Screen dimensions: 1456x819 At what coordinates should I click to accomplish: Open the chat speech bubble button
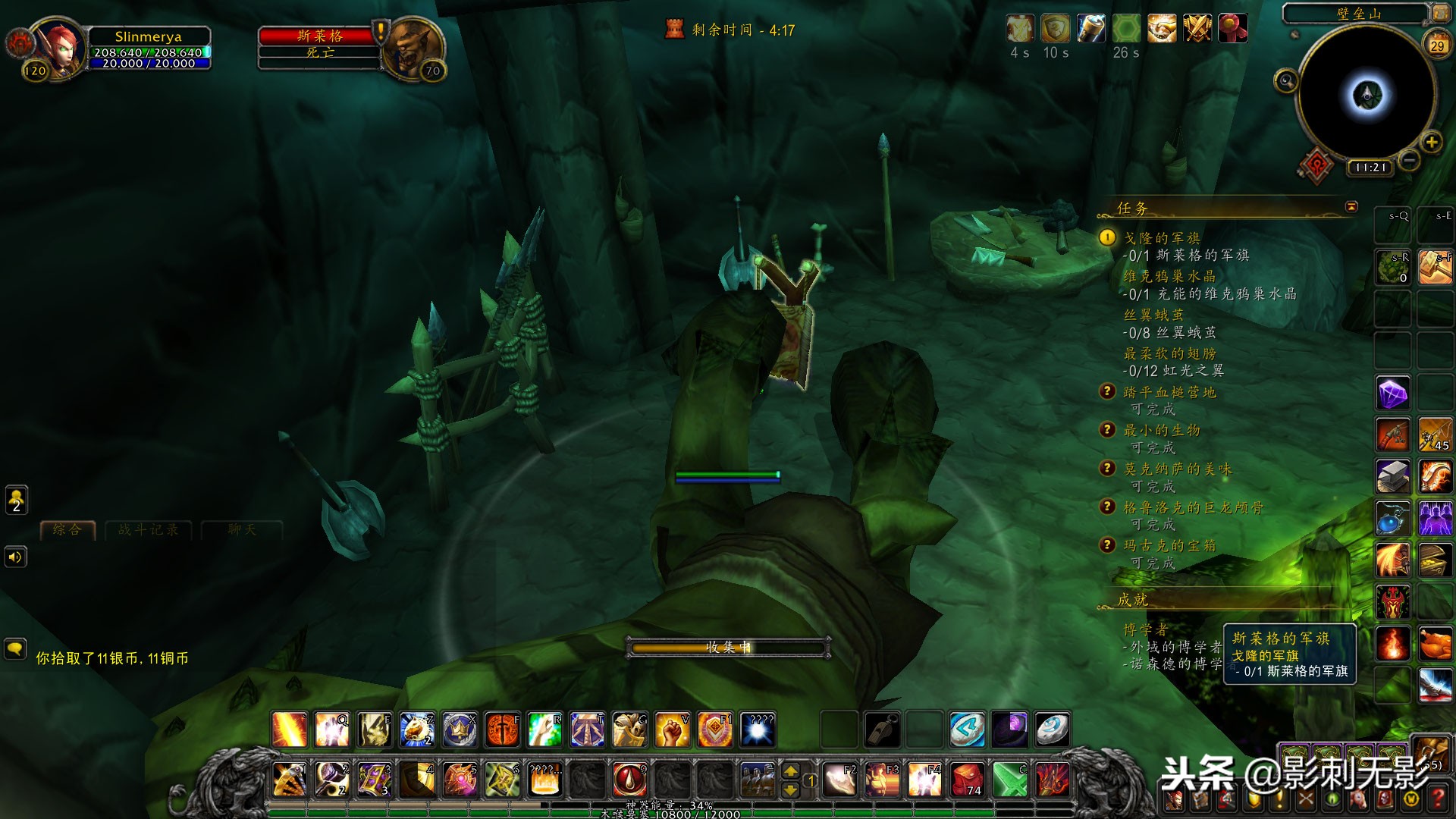[16, 649]
